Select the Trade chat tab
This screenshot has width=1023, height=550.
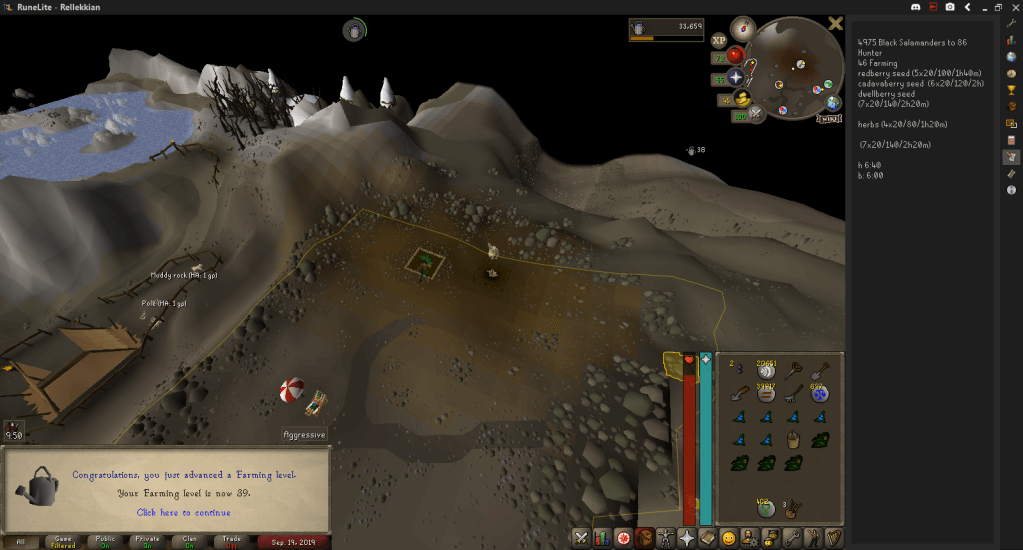tap(231, 541)
